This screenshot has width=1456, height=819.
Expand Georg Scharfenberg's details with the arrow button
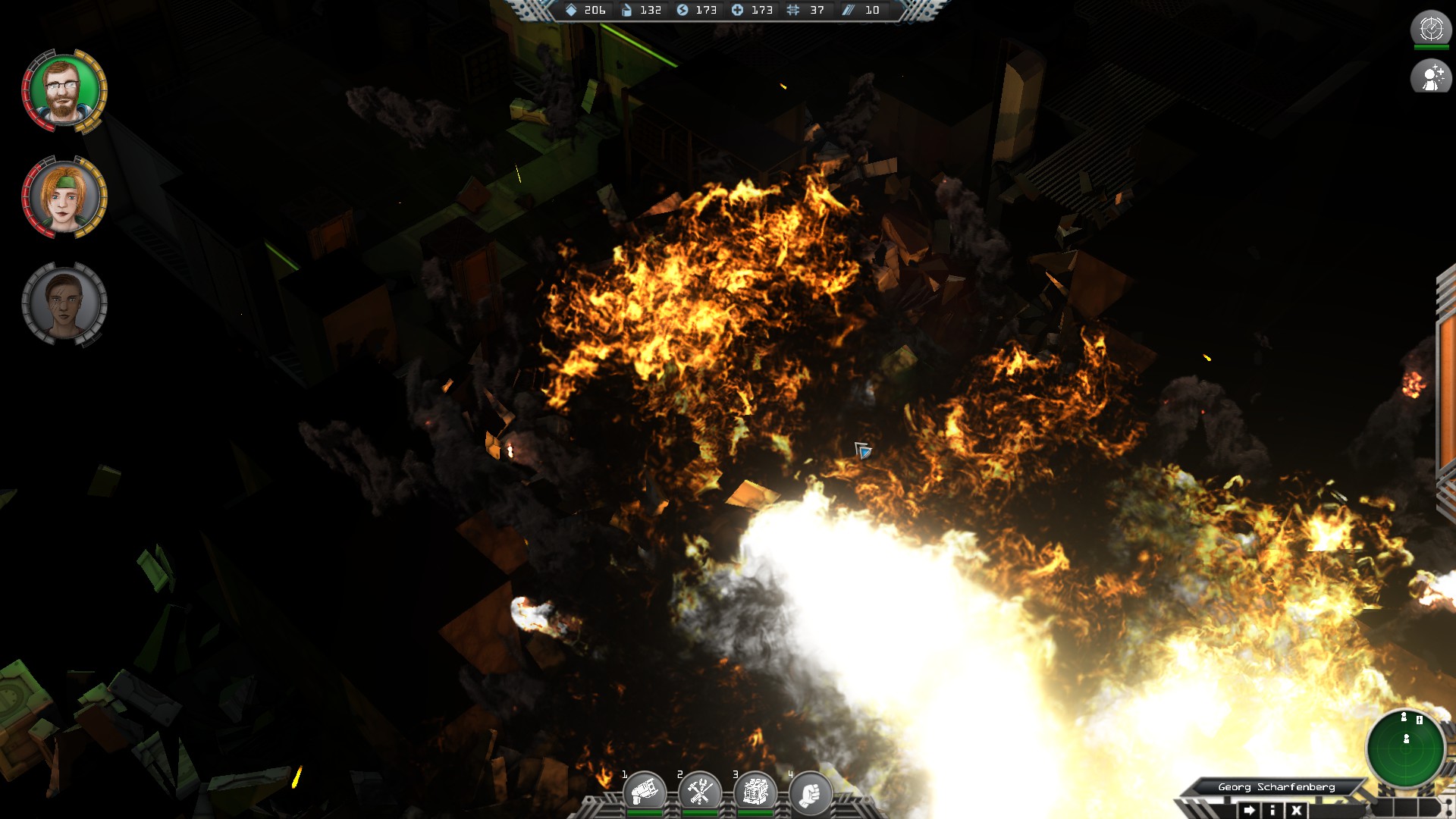point(1247,809)
